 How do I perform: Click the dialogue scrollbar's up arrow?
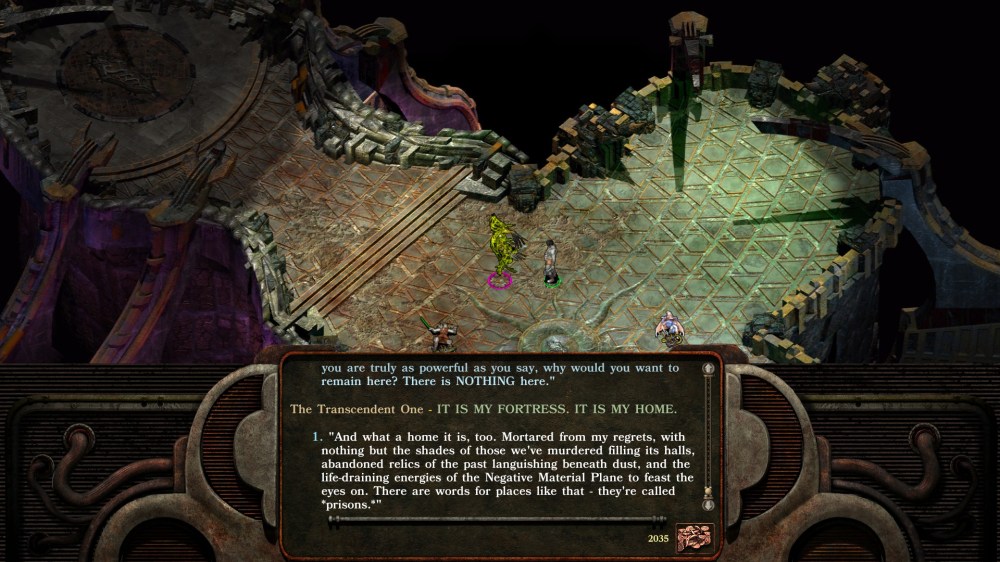click(709, 369)
